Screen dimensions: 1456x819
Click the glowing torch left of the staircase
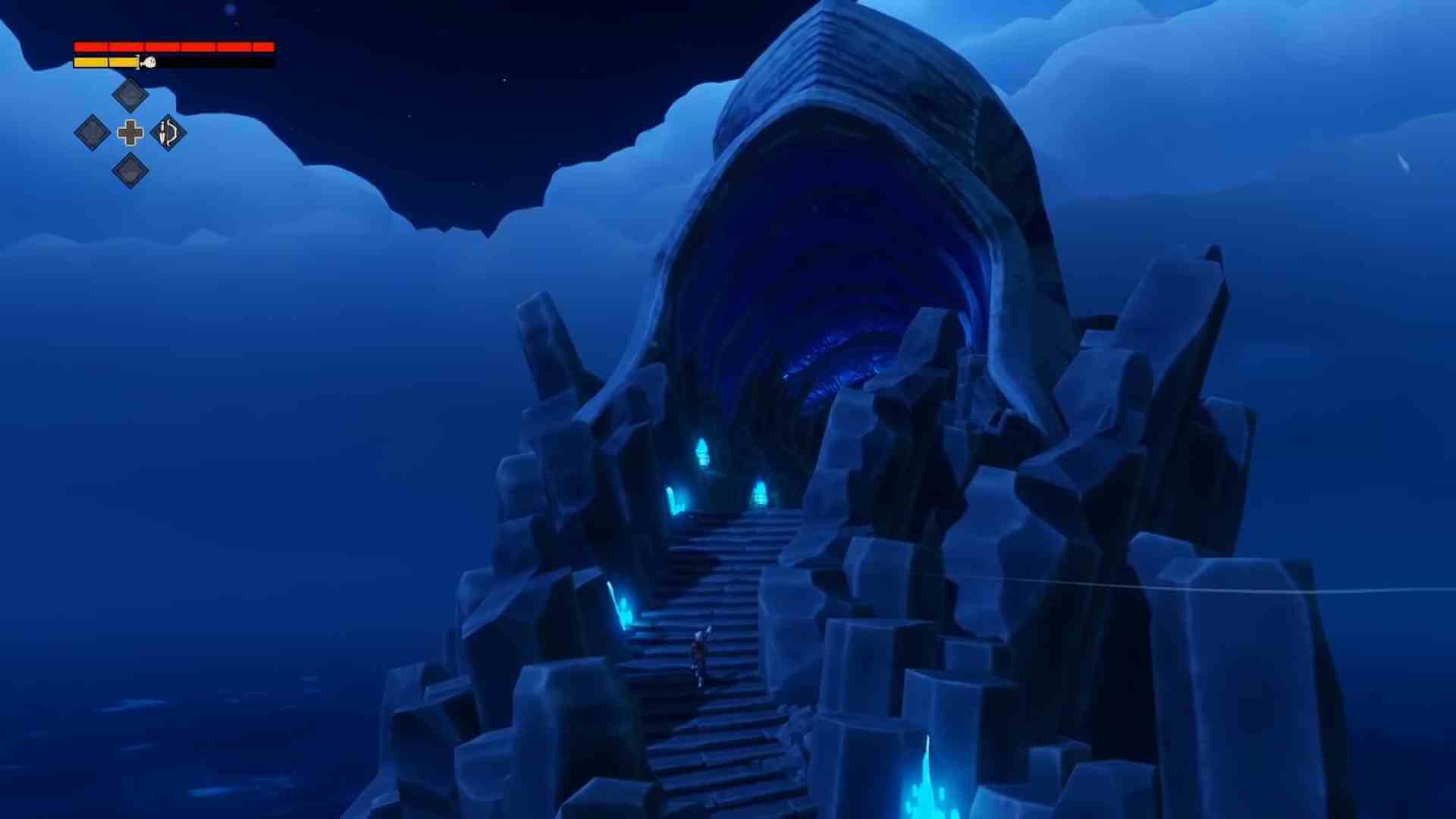click(x=621, y=604)
